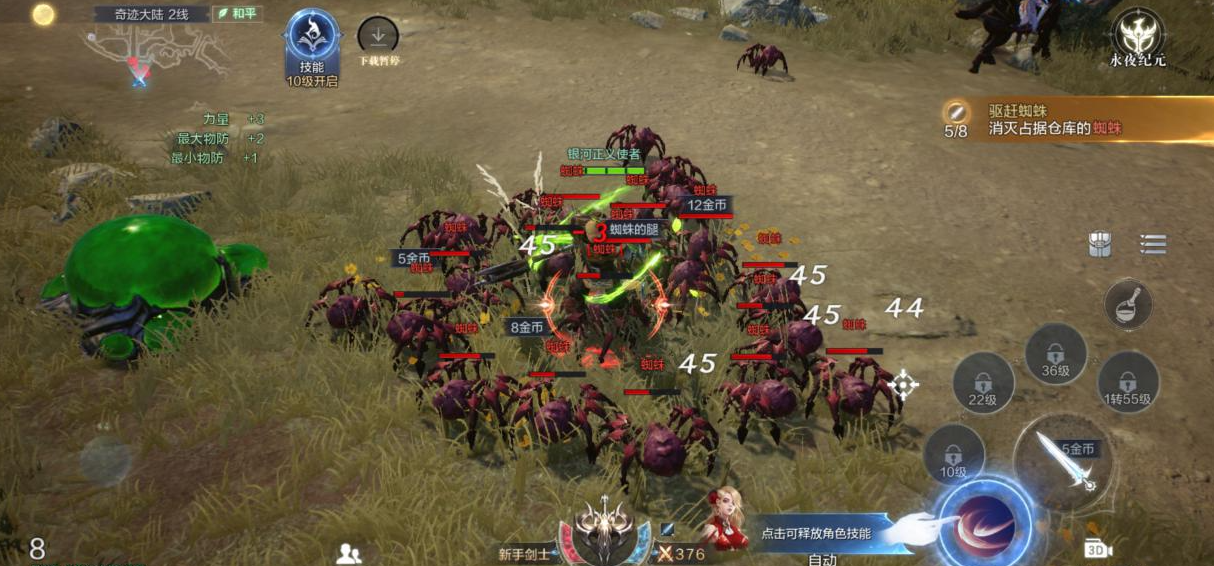Show the list menu icon
This screenshot has width=1214, height=566.
tap(1153, 245)
